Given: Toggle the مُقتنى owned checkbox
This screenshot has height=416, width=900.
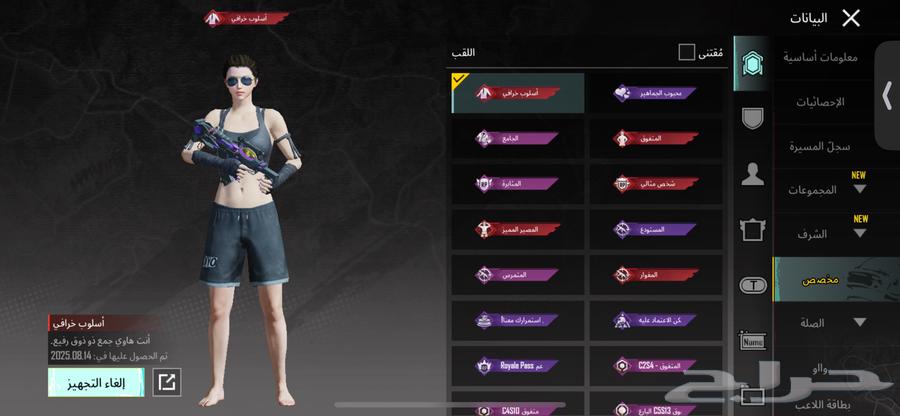Looking at the screenshot, I should (x=686, y=51).
